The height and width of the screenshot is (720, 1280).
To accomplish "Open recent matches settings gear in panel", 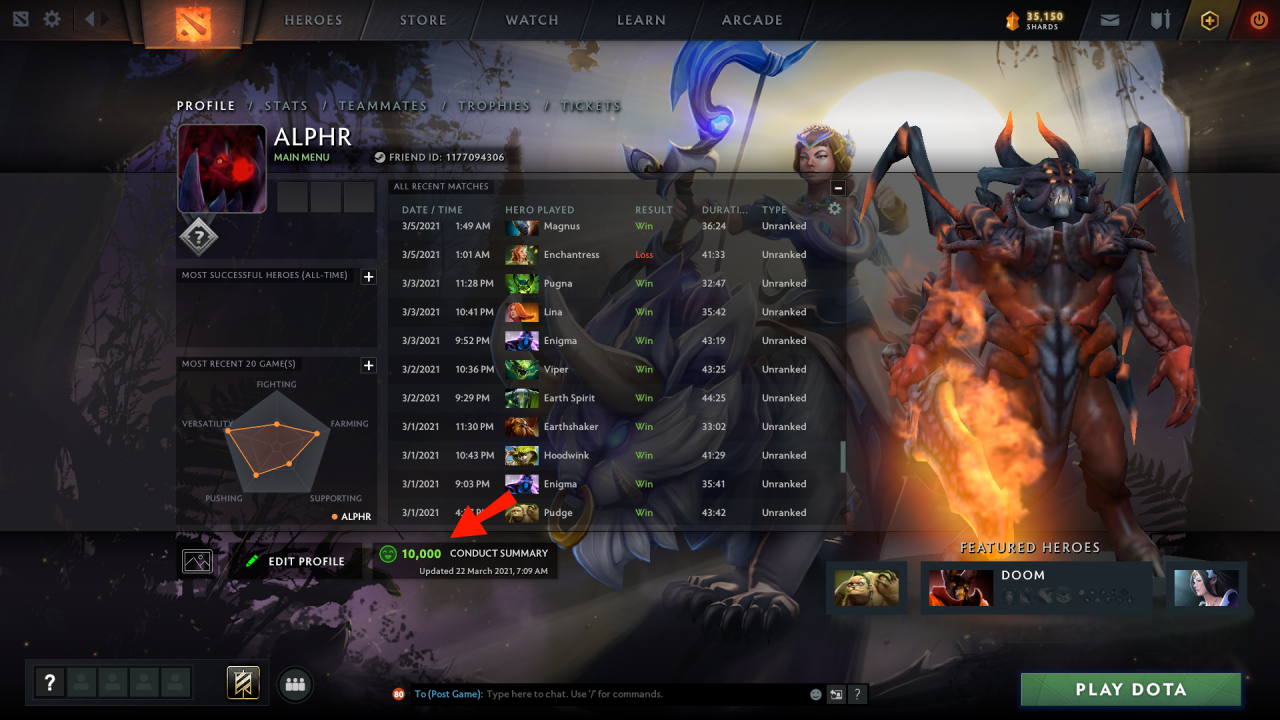I will click(834, 209).
